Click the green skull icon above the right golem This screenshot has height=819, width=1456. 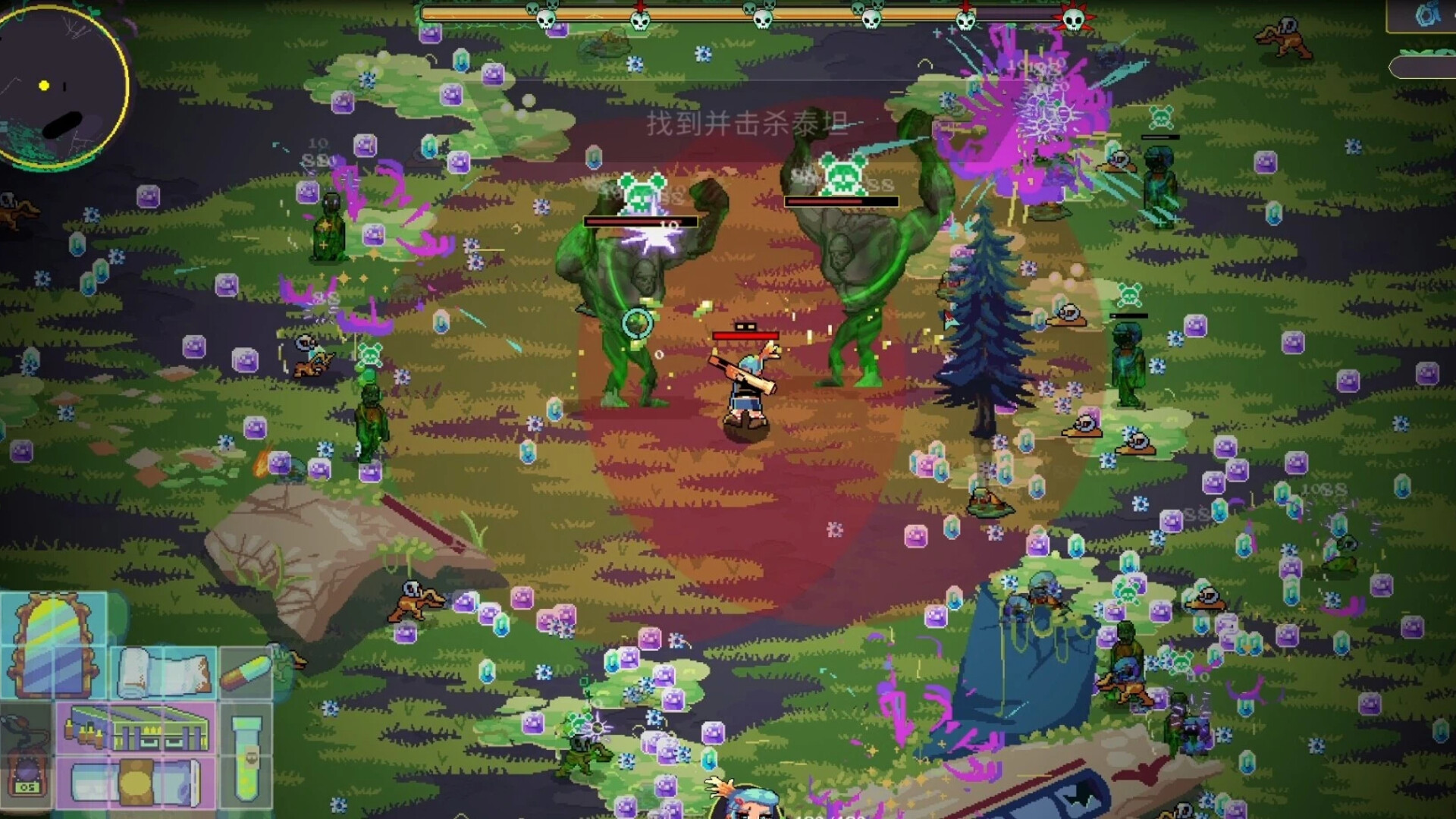tap(844, 172)
